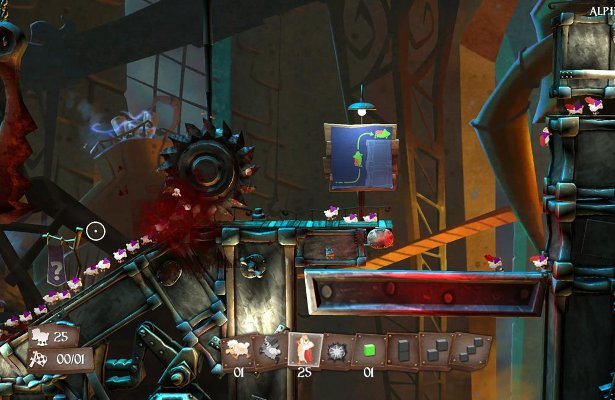Activate the red-caped super sheep ability
The image size is (615, 400).
pyautogui.click(x=304, y=349)
